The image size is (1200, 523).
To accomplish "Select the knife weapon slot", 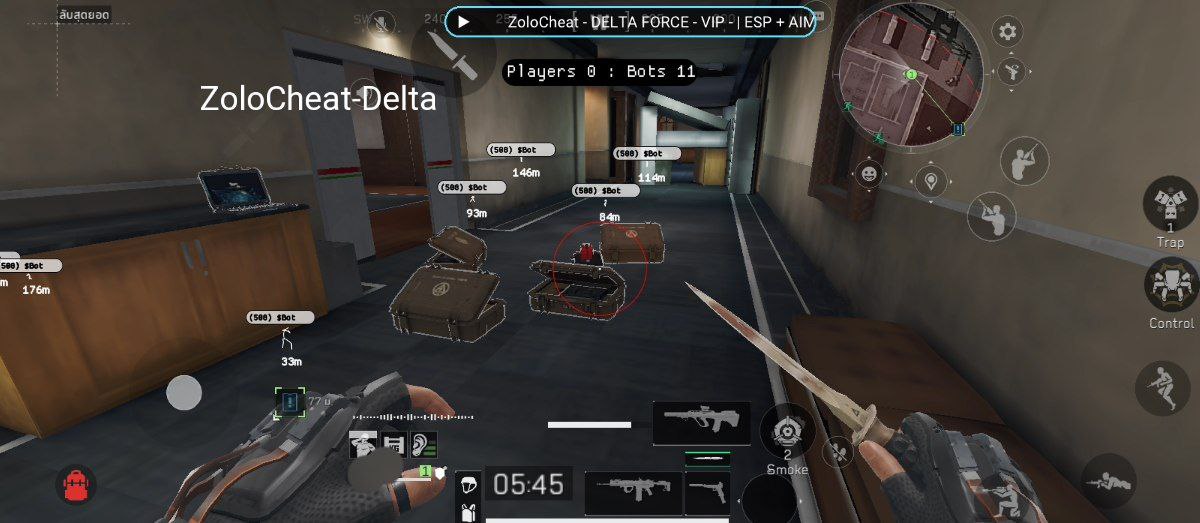I will 707,459.
